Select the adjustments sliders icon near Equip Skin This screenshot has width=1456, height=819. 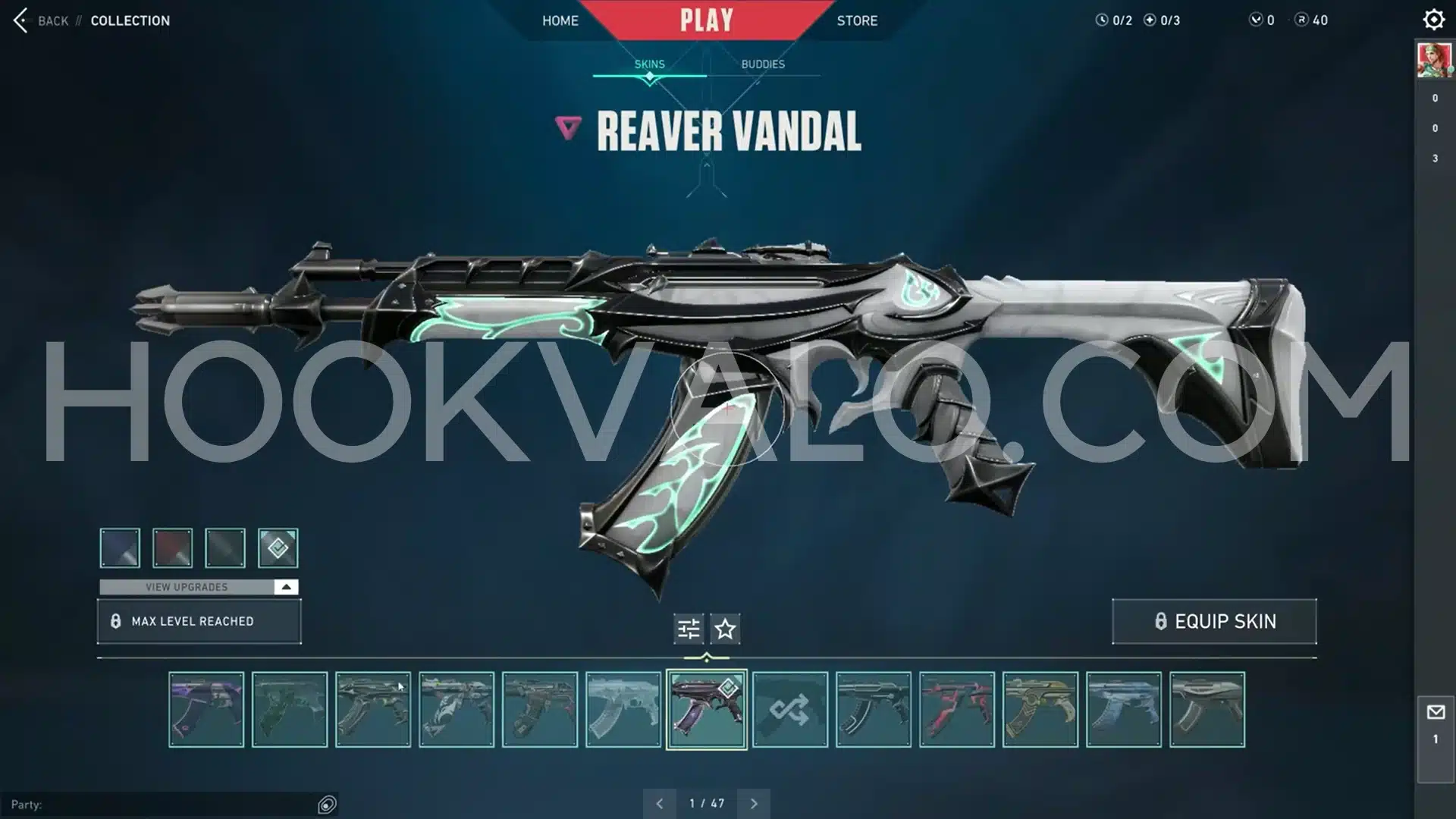[x=687, y=628]
